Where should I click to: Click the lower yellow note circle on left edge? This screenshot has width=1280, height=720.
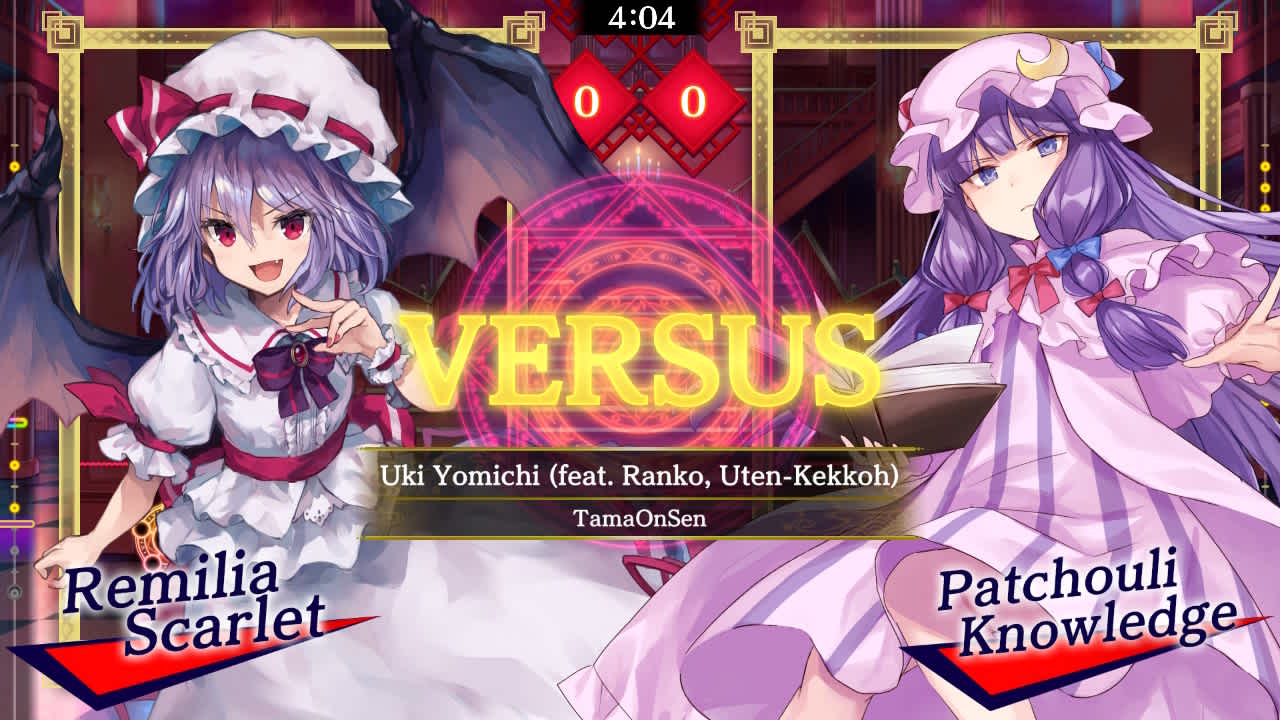tap(14, 506)
